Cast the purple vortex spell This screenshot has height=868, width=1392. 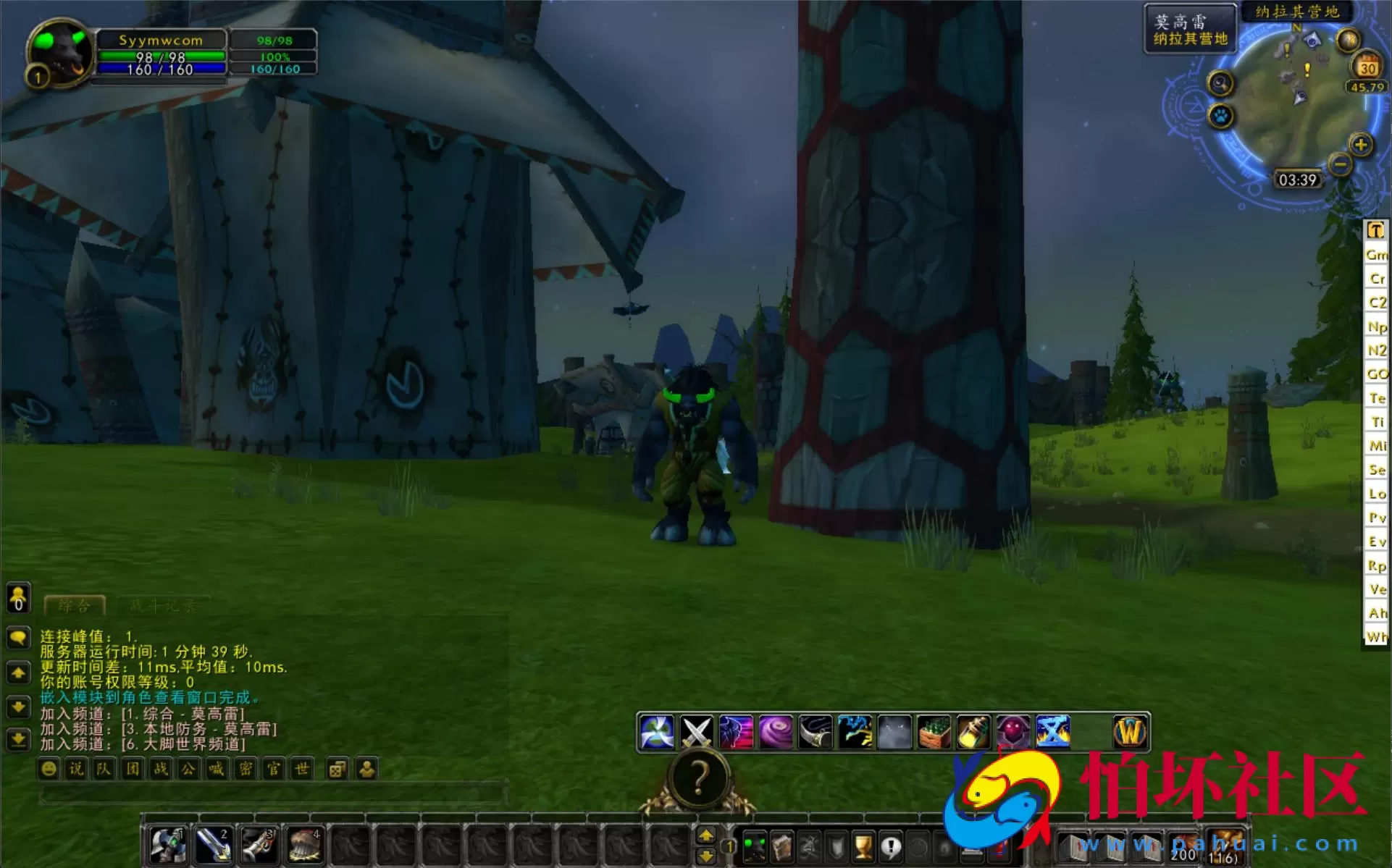(x=775, y=731)
